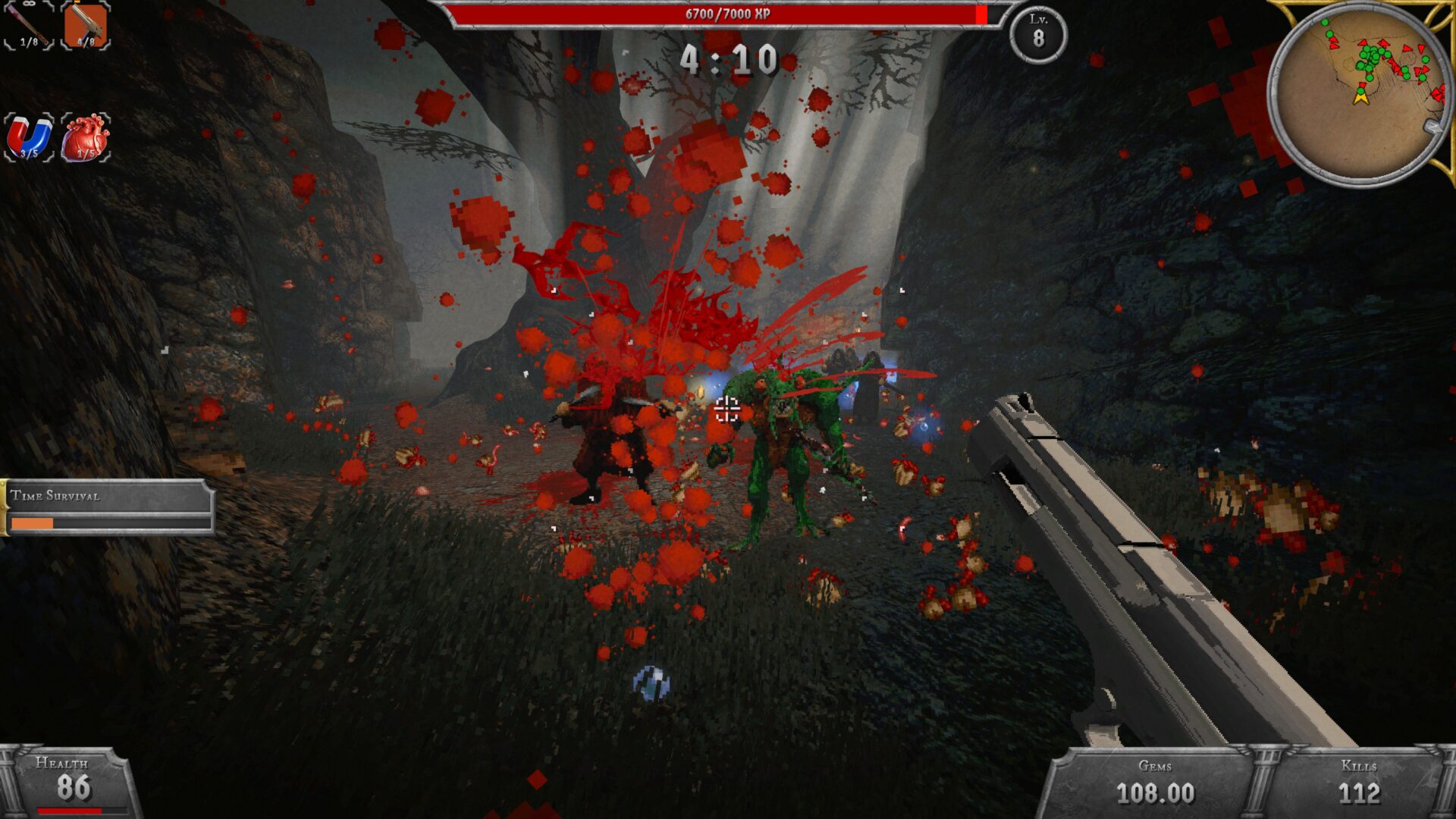Click the Time Survival objective tracker

coord(108,507)
